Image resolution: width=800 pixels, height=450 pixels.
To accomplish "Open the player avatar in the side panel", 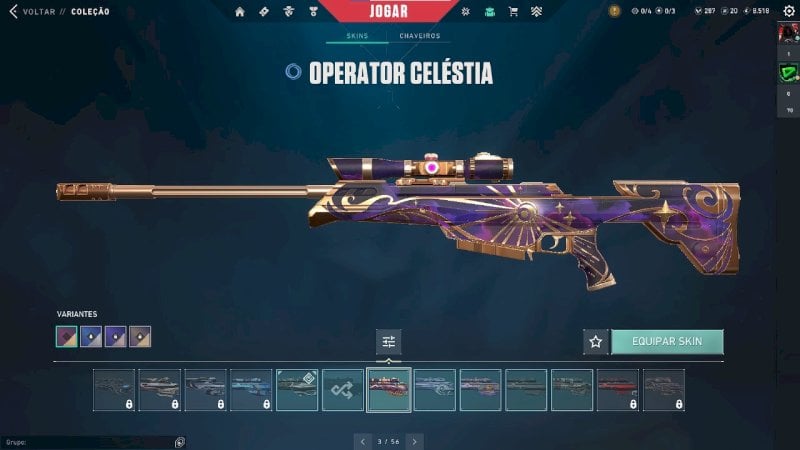I will pos(788,33).
